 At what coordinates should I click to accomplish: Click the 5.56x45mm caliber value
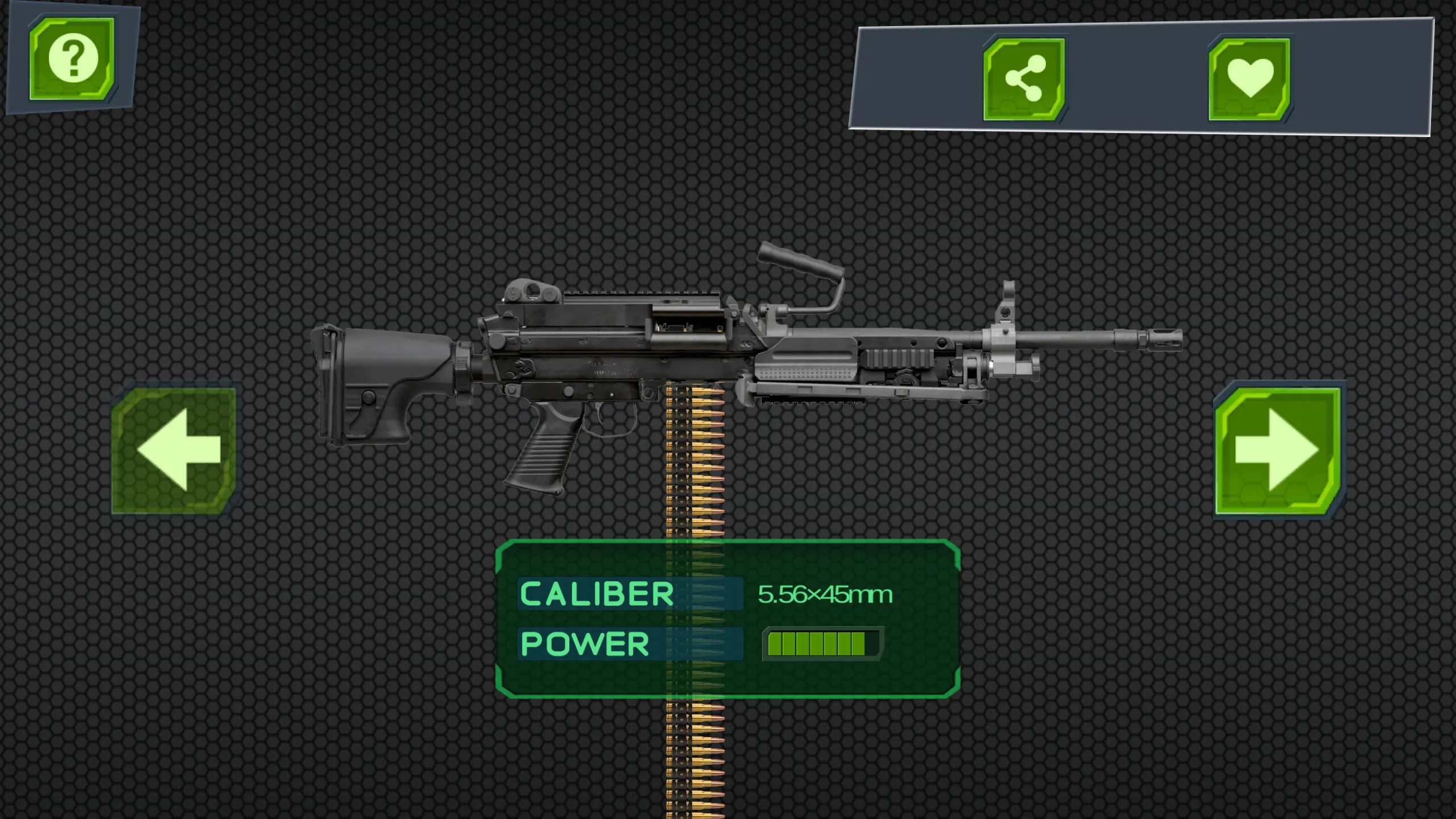(x=825, y=593)
